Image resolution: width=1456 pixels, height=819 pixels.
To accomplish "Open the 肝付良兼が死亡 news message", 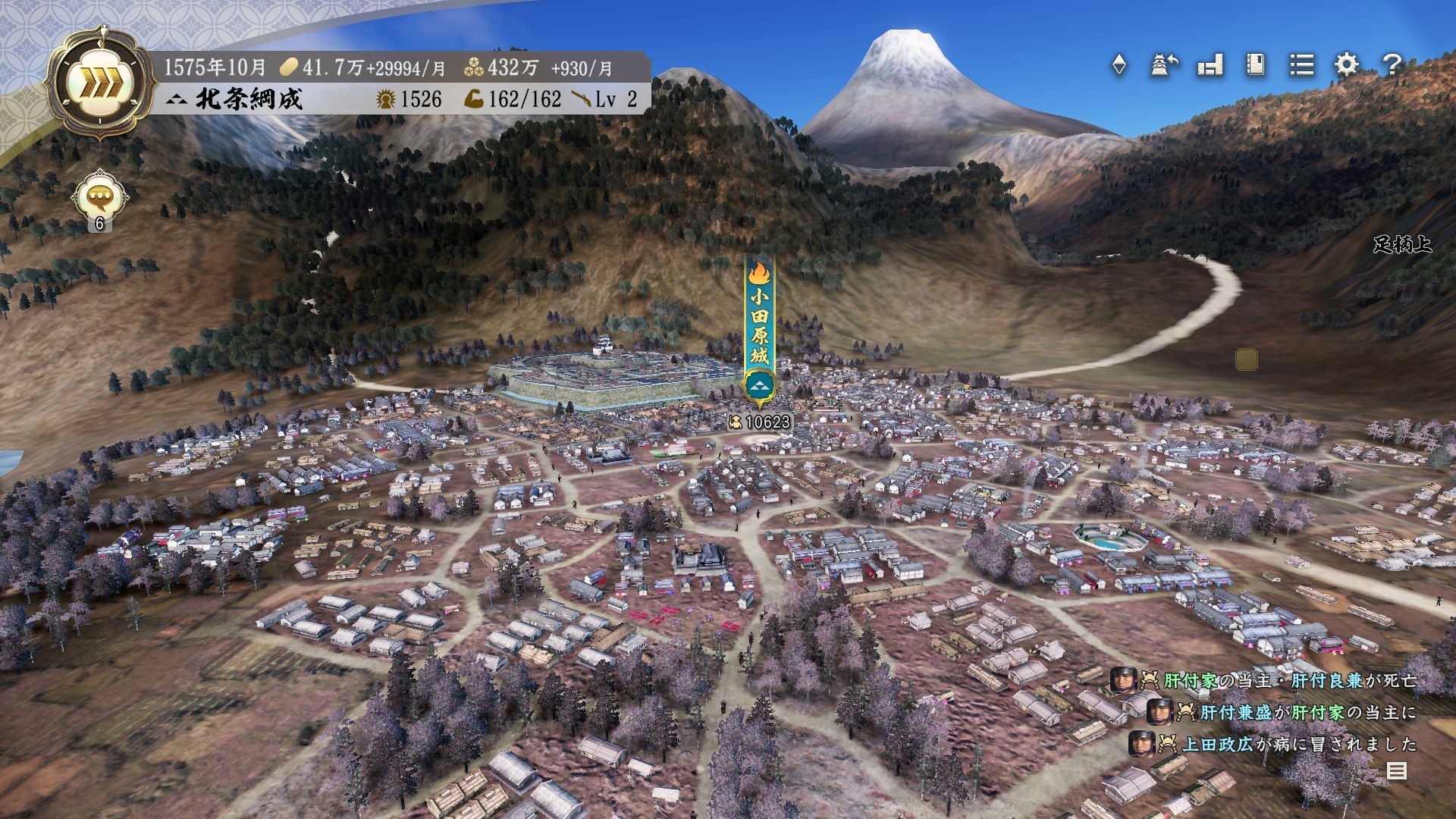I will (x=1289, y=680).
